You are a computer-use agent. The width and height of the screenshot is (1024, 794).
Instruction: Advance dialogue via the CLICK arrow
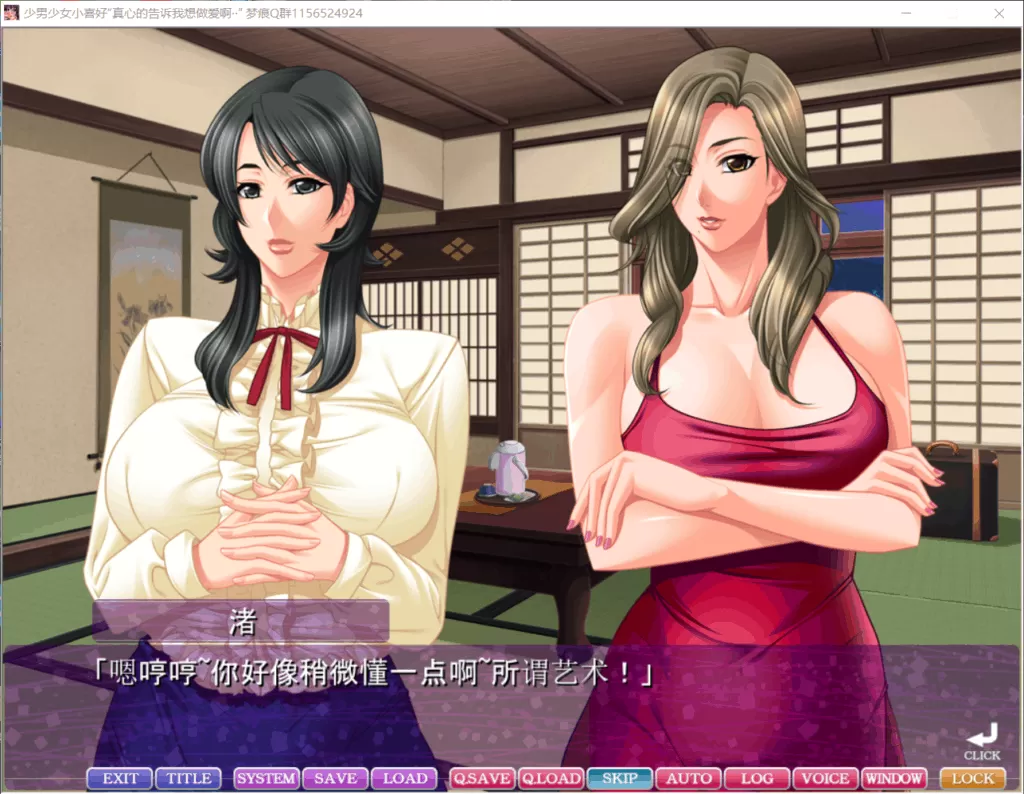[x=982, y=738]
